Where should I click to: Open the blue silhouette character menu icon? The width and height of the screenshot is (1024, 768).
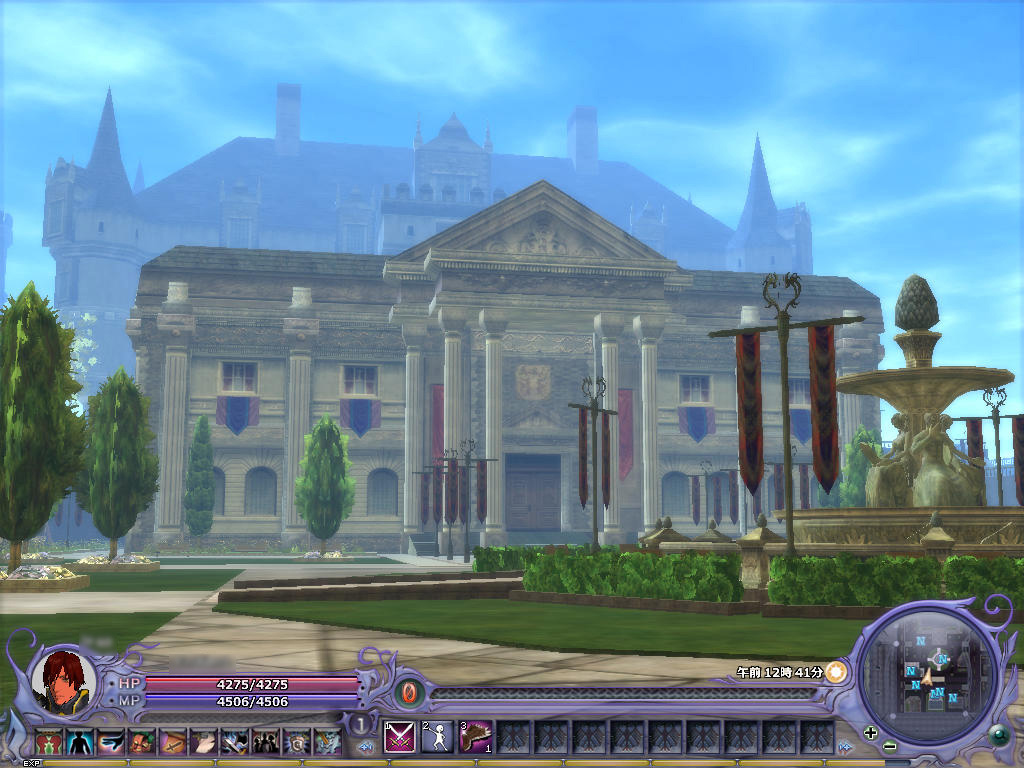click(80, 742)
